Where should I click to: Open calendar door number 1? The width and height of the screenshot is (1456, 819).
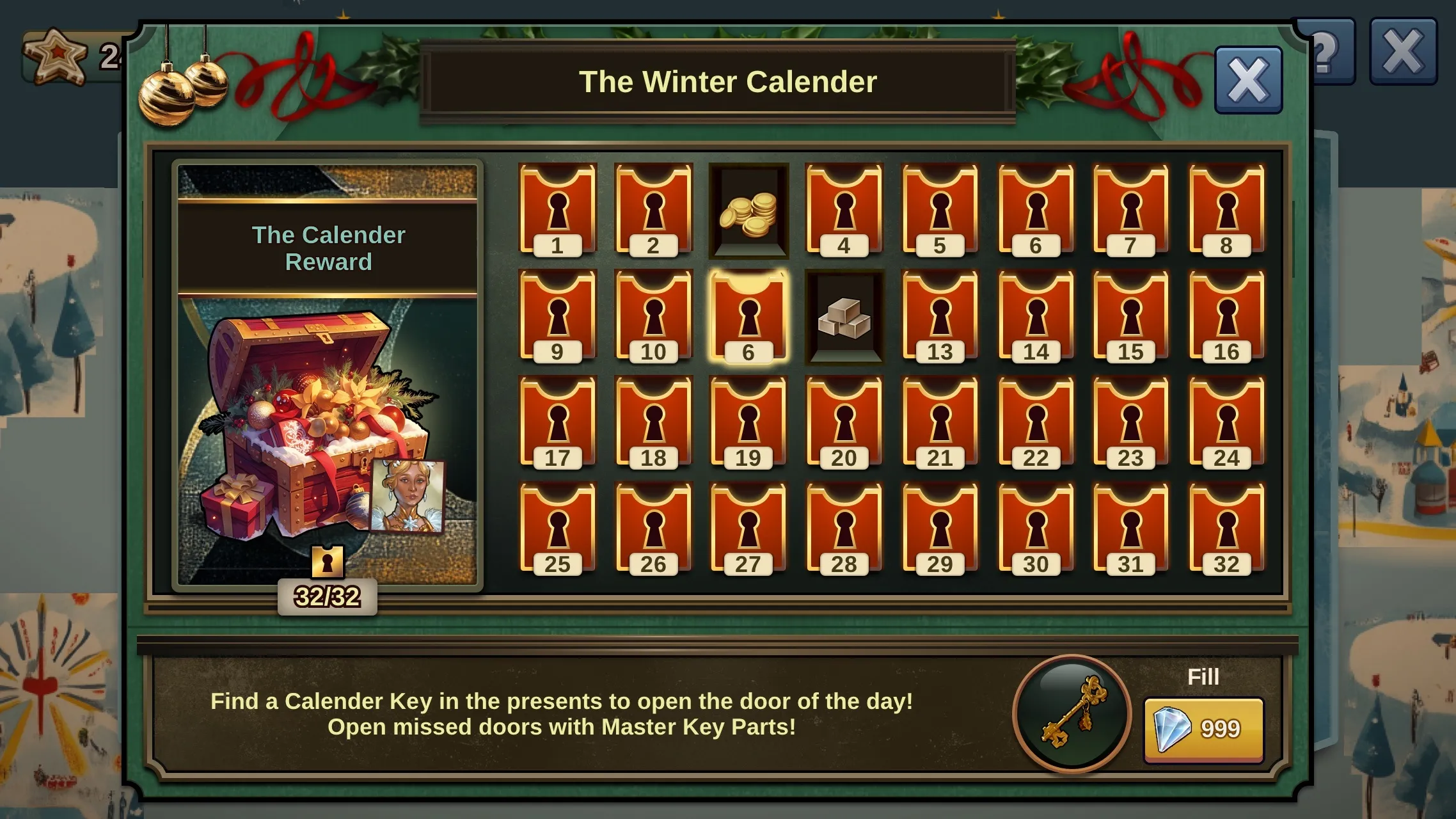pos(557,210)
